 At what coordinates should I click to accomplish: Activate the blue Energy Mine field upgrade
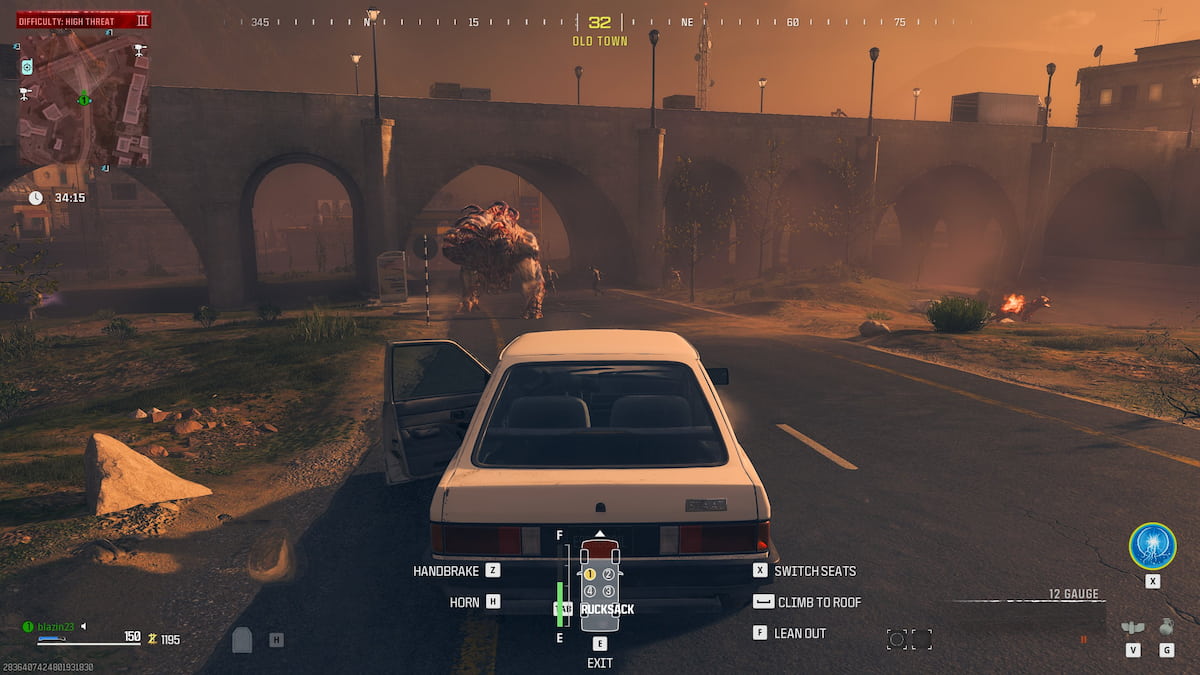[1152, 546]
